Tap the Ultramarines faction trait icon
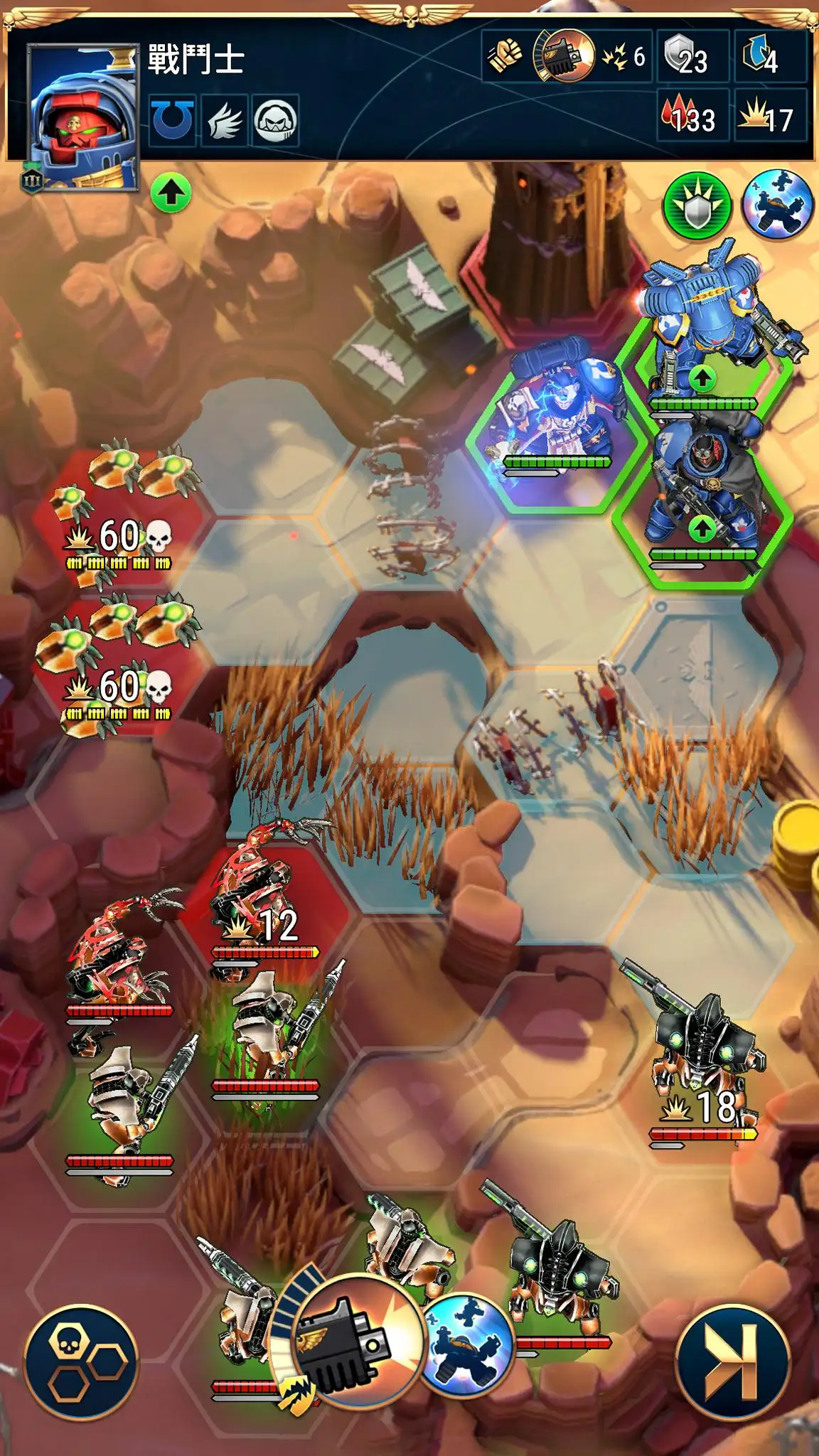819x1456 pixels. pyautogui.click(x=173, y=120)
